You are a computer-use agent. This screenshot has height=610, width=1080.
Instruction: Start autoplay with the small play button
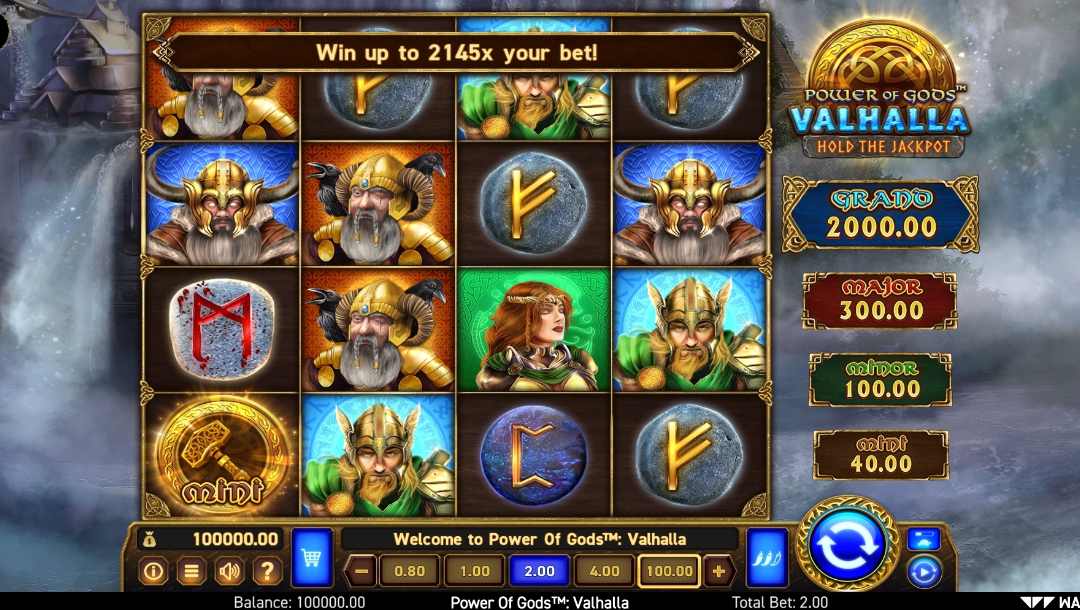click(923, 572)
